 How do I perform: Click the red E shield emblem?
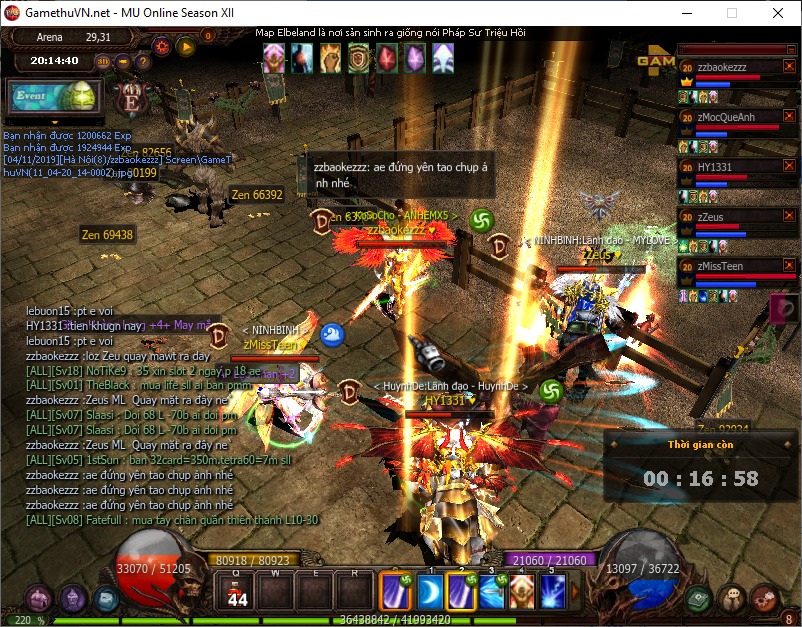click(132, 98)
